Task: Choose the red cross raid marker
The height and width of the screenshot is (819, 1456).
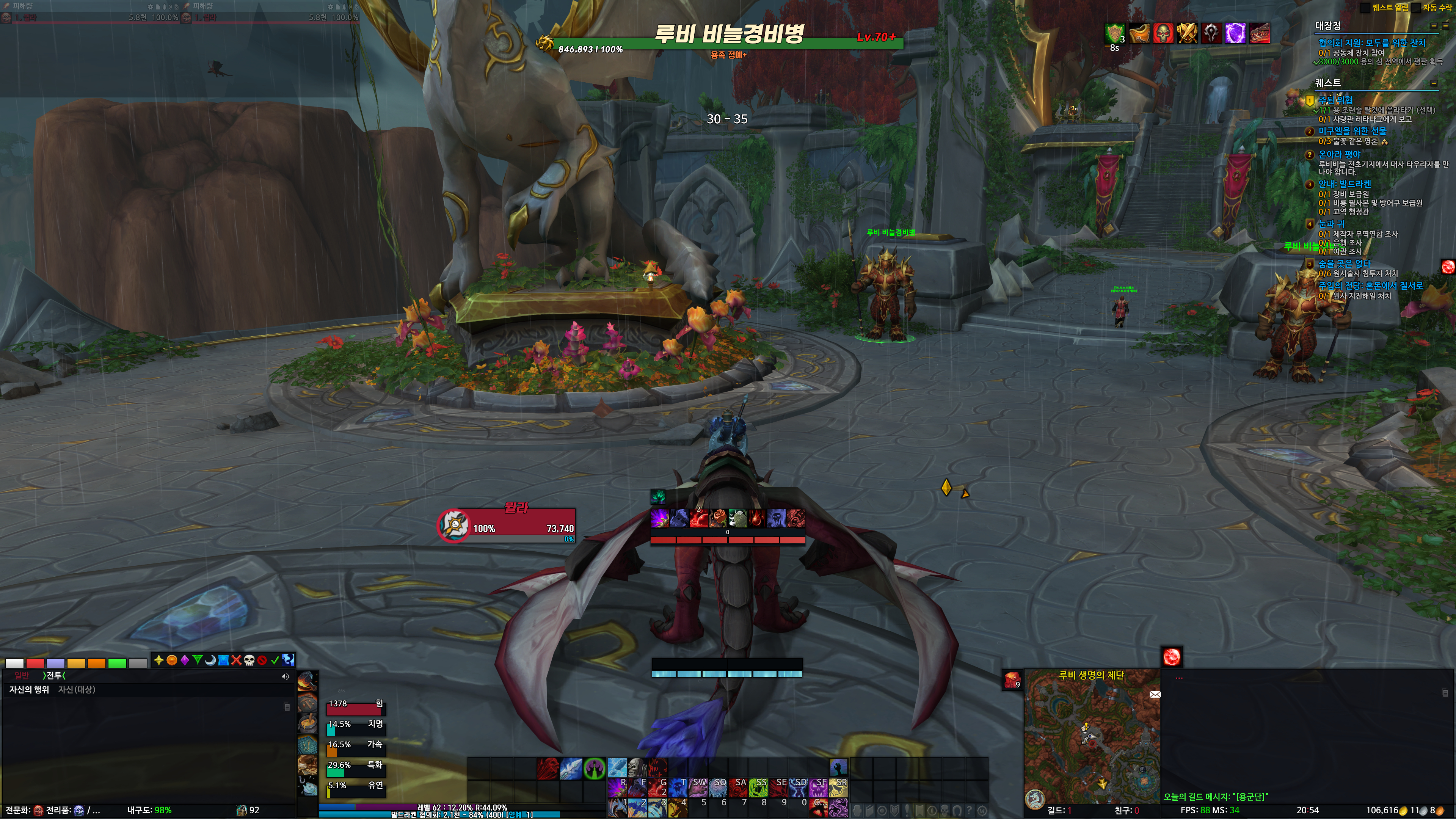Action: 236,660
